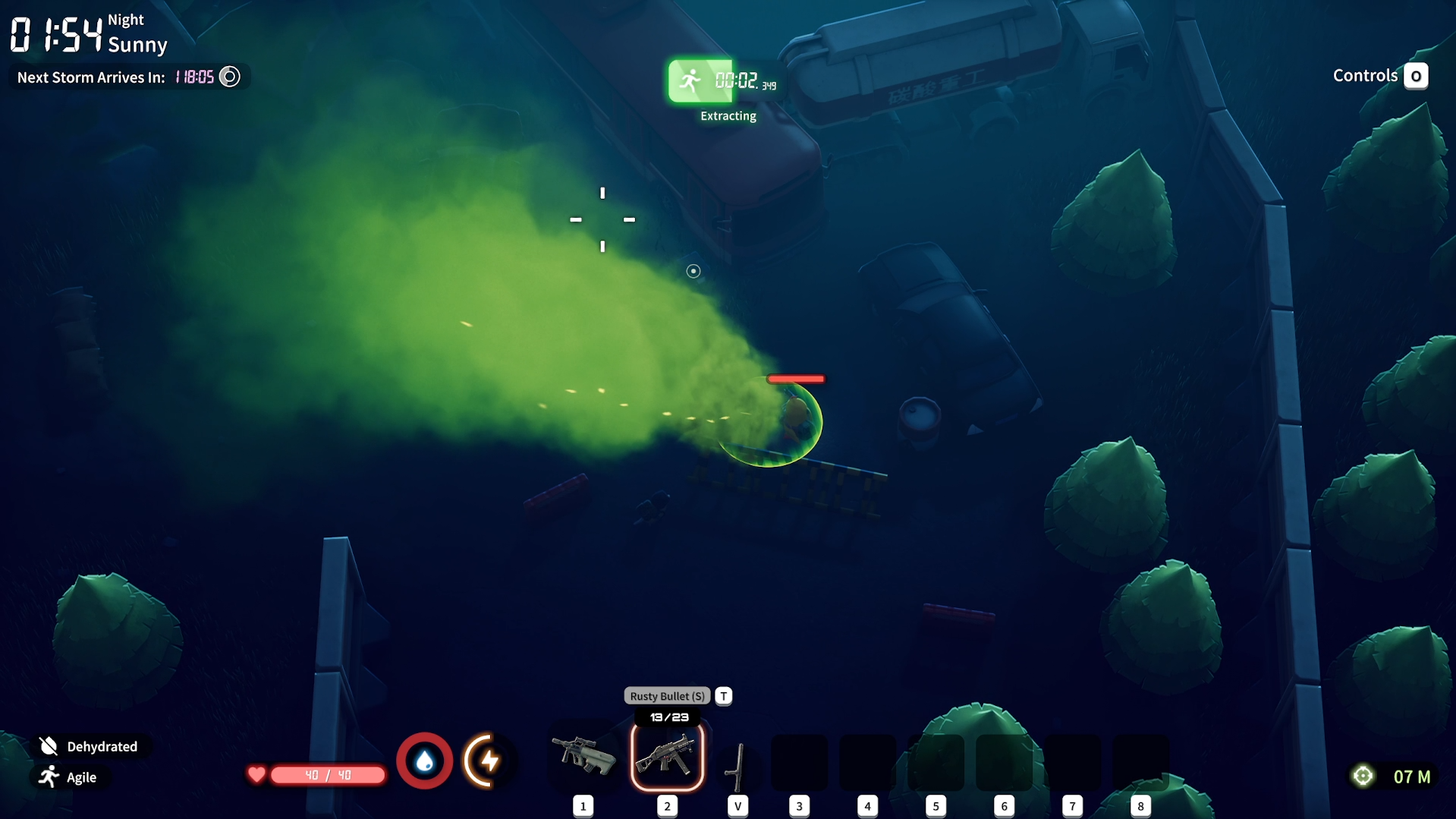Click the lightning bolt energy icon
The height and width of the screenshot is (819, 1456).
[x=489, y=761]
